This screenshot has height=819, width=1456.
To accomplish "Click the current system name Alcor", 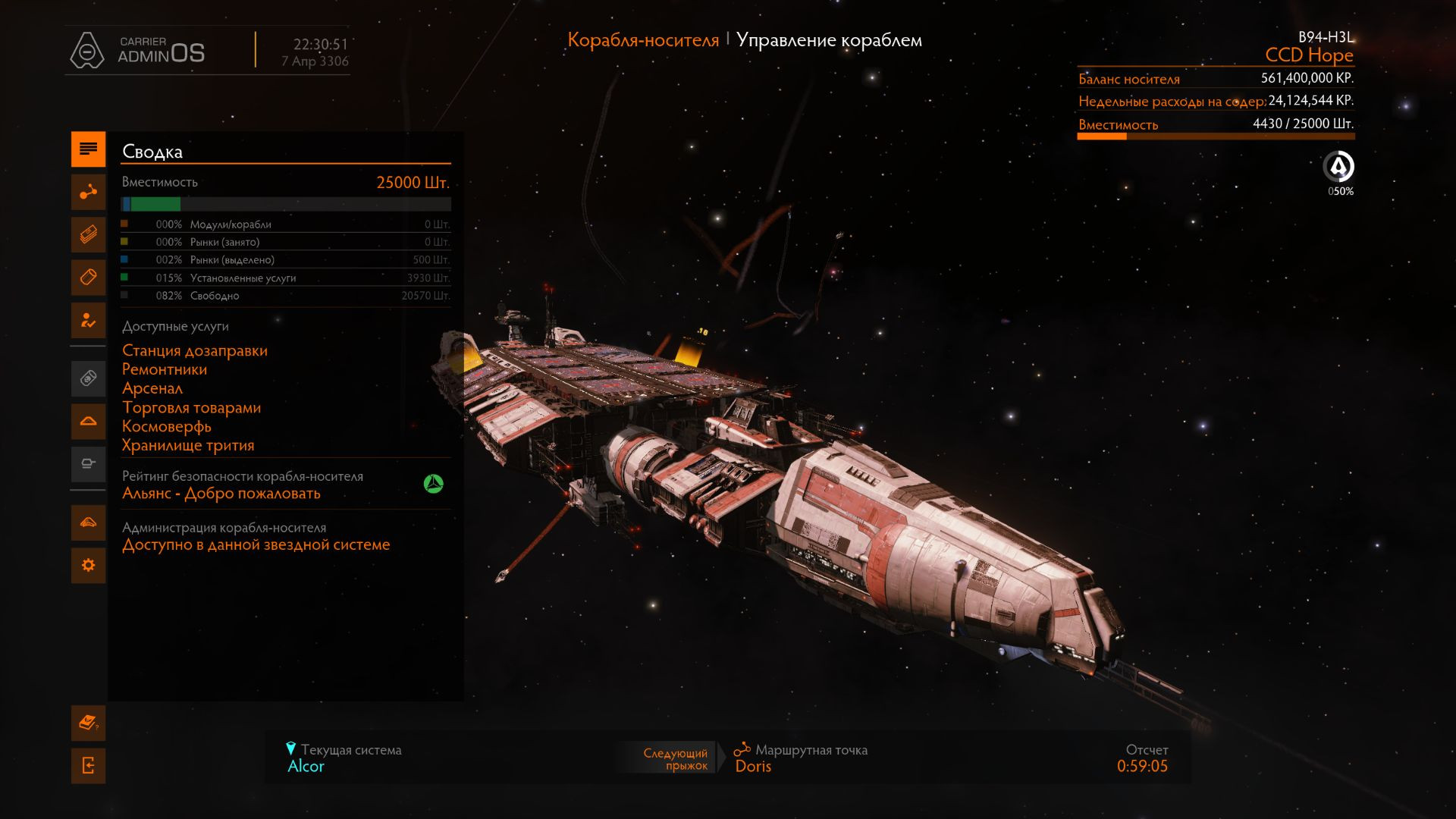I will (306, 766).
